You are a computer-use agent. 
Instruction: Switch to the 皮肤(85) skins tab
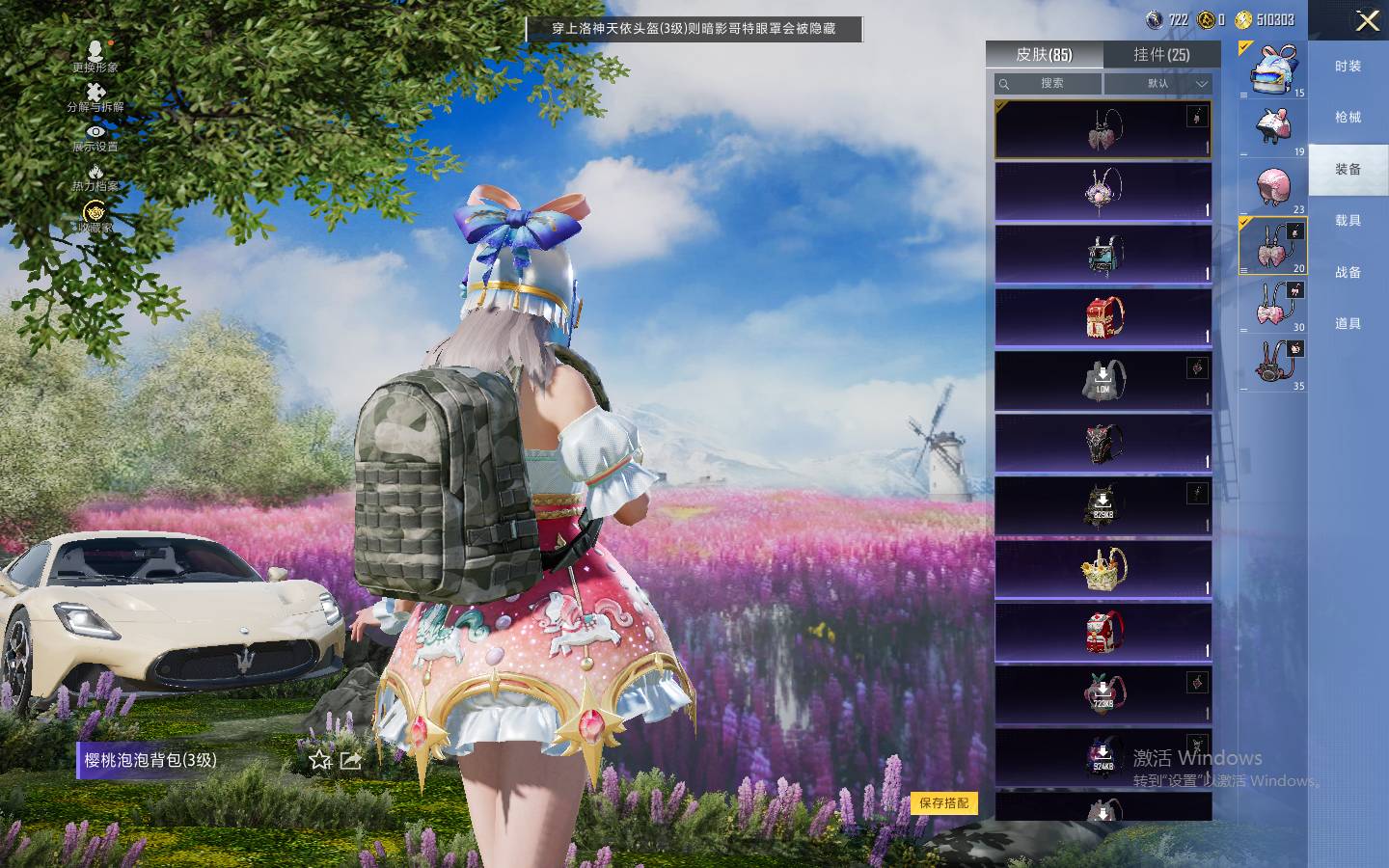click(1044, 55)
